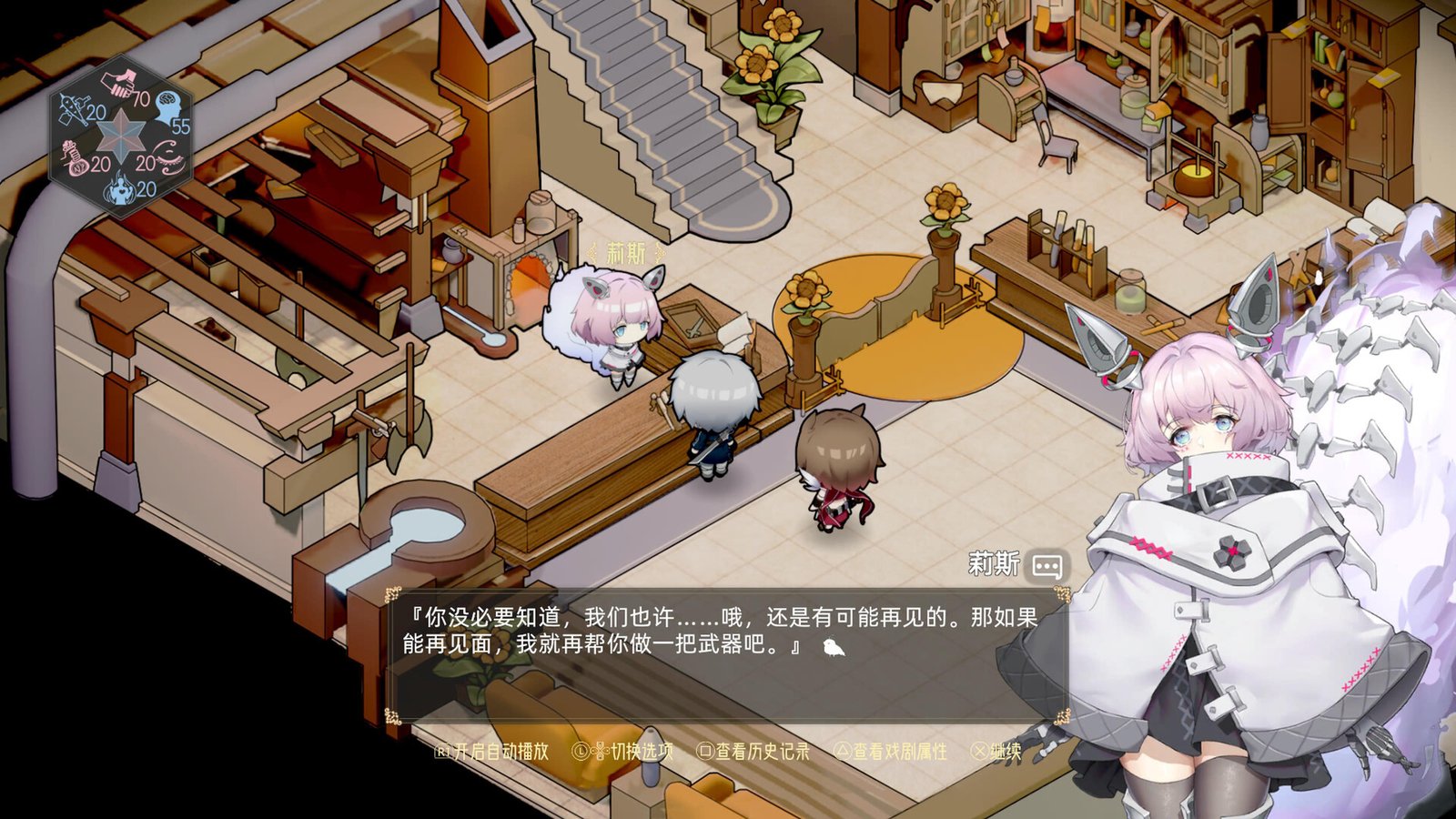Select the potion bottle stat icon
Screen dimensions: 1456x819
76,158
